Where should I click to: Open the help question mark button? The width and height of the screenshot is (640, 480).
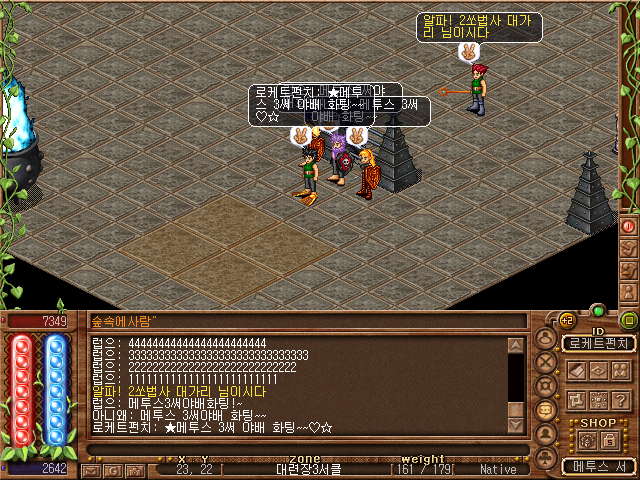620,399
